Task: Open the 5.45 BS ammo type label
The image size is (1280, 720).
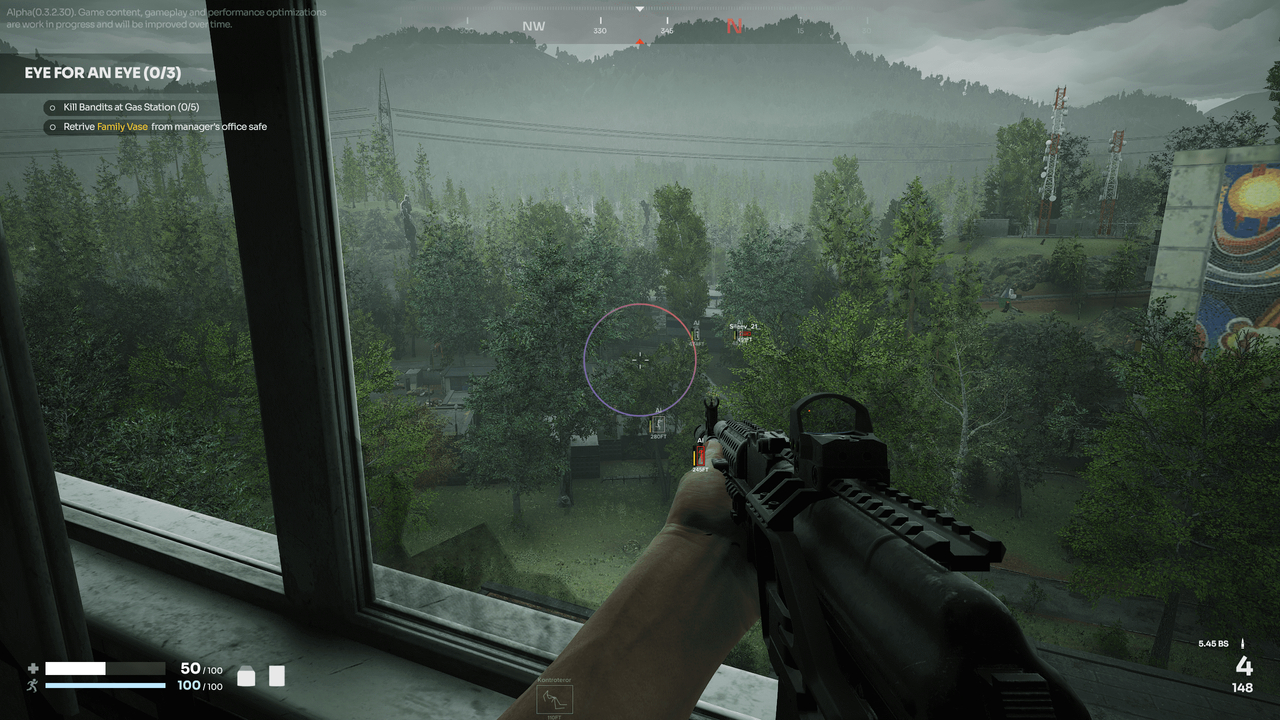Action: click(1213, 646)
